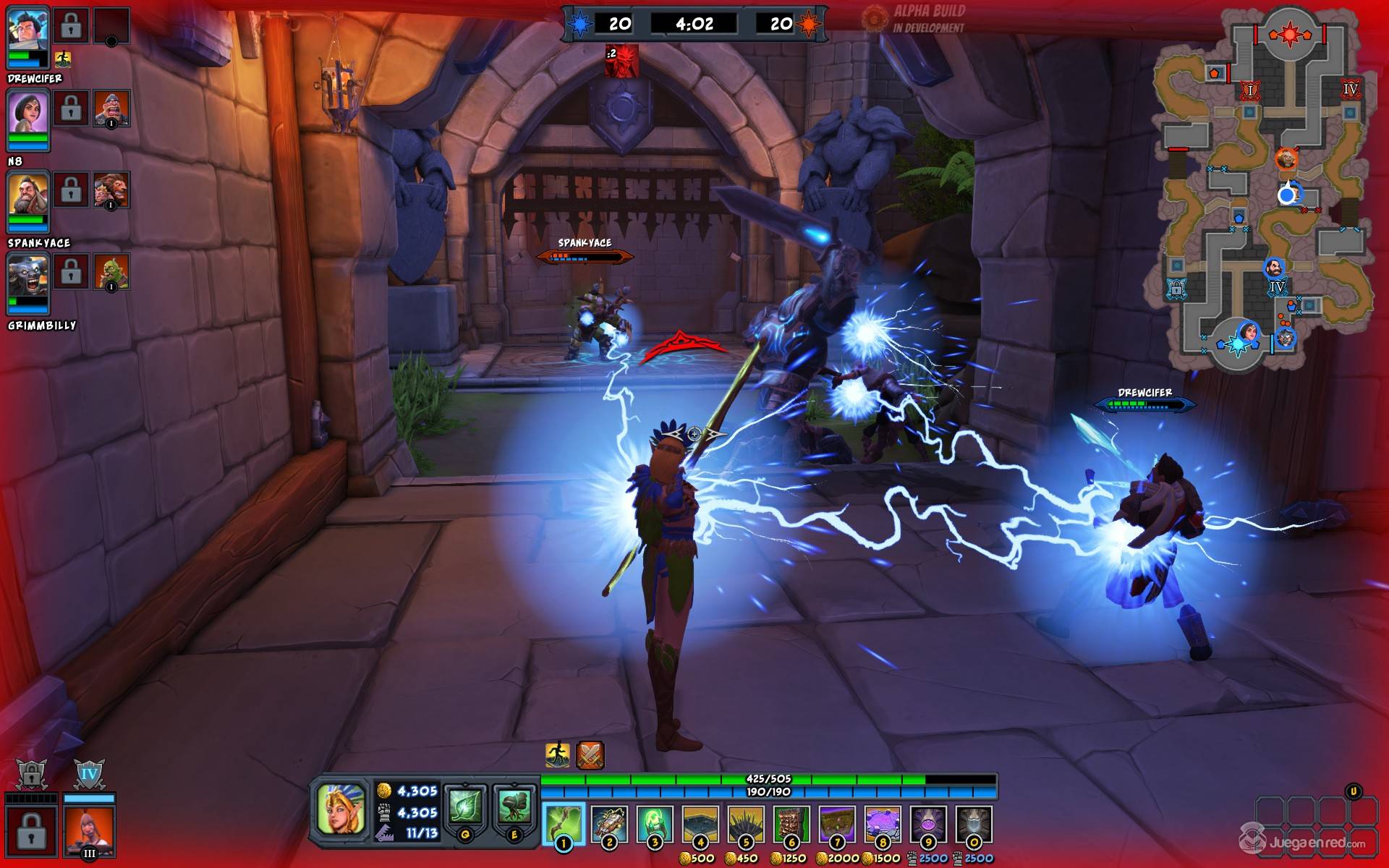Select the green ring item in slot 3
The width and height of the screenshot is (1389, 868).
655,823
